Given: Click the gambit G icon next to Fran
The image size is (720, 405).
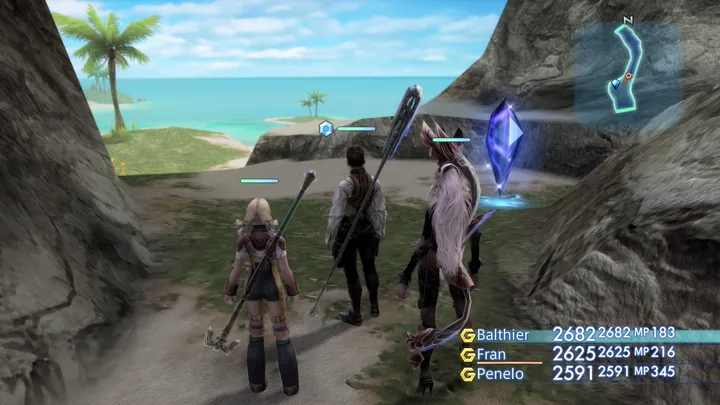Looking at the screenshot, I should click(467, 354).
